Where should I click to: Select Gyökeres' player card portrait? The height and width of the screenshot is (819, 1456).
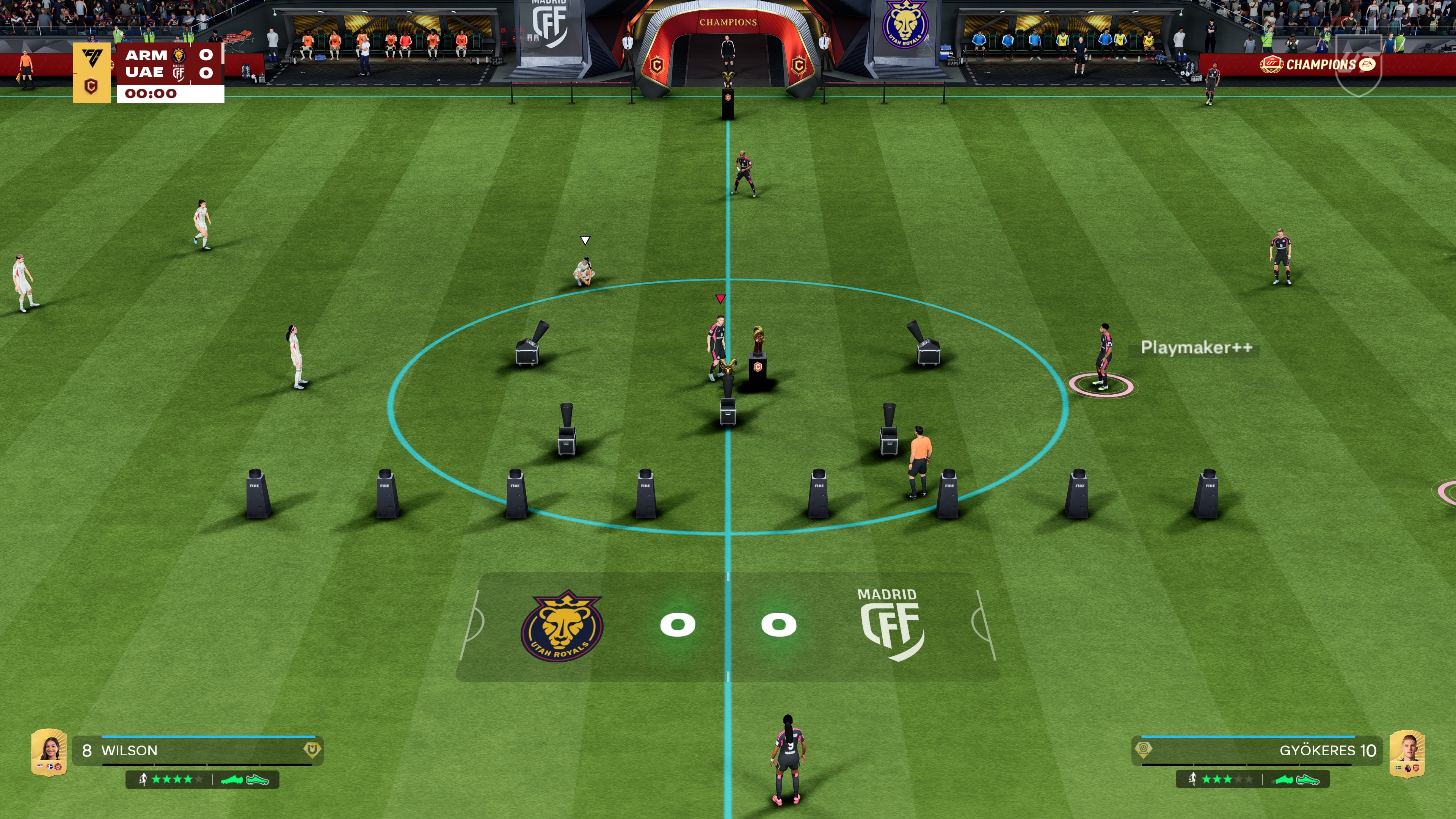1407,753
